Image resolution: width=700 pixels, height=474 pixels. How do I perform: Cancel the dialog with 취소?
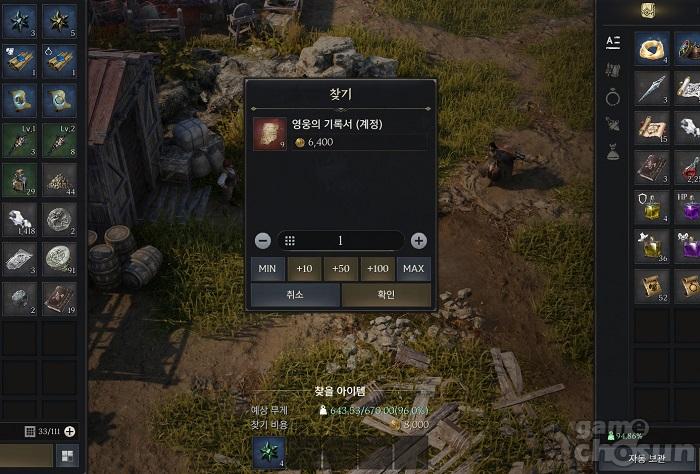(295, 295)
